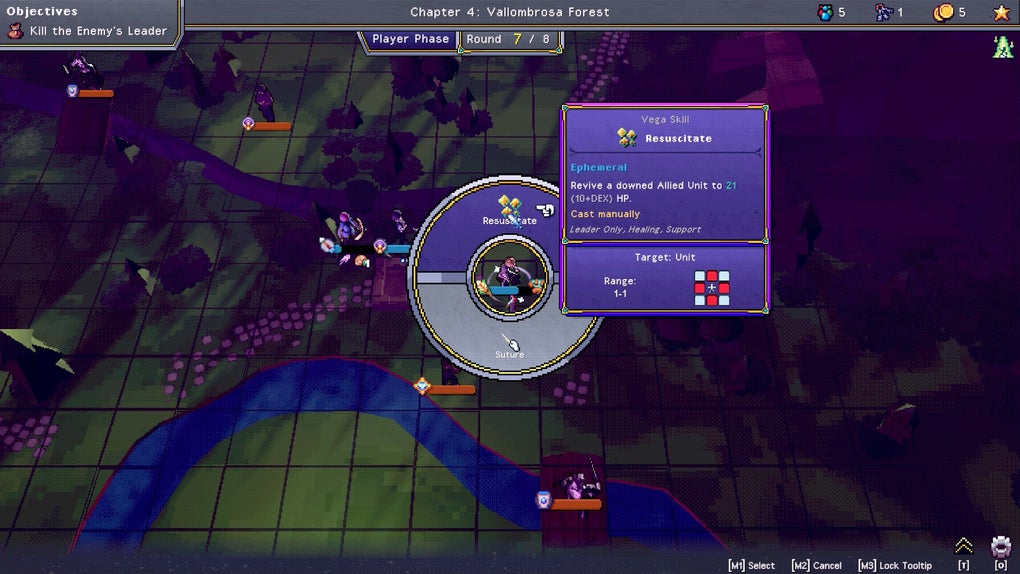Click the unit portrait at radial menu center

(510, 277)
